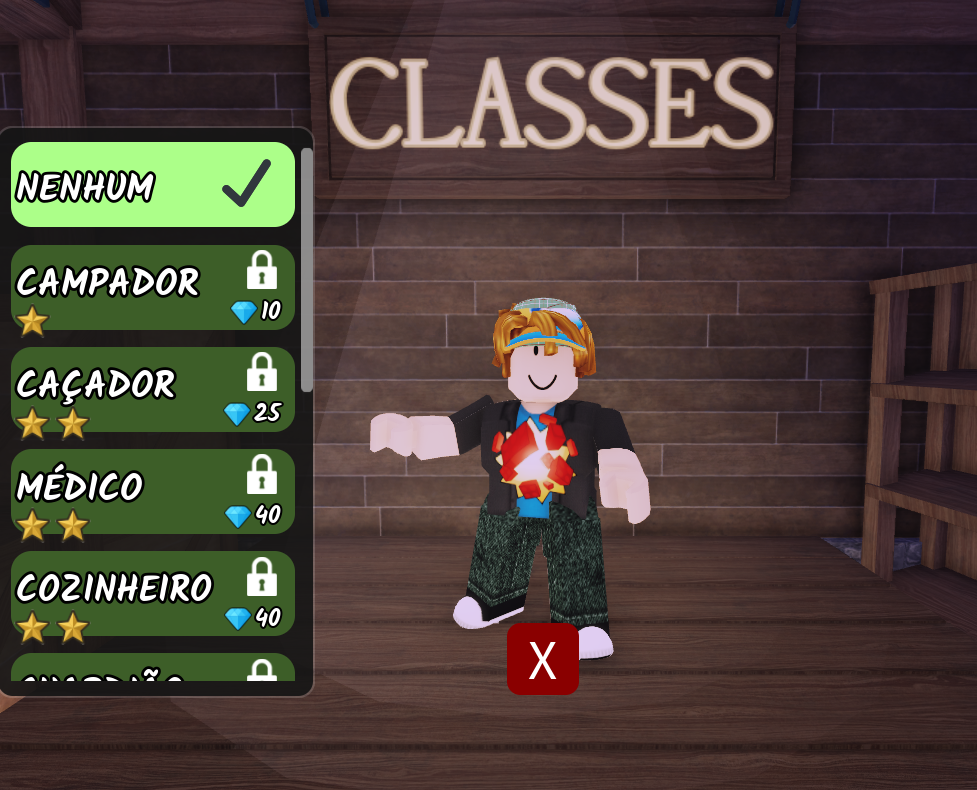The width and height of the screenshot is (977, 790).
Task: Select the Médico class row
Action: pos(153,492)
